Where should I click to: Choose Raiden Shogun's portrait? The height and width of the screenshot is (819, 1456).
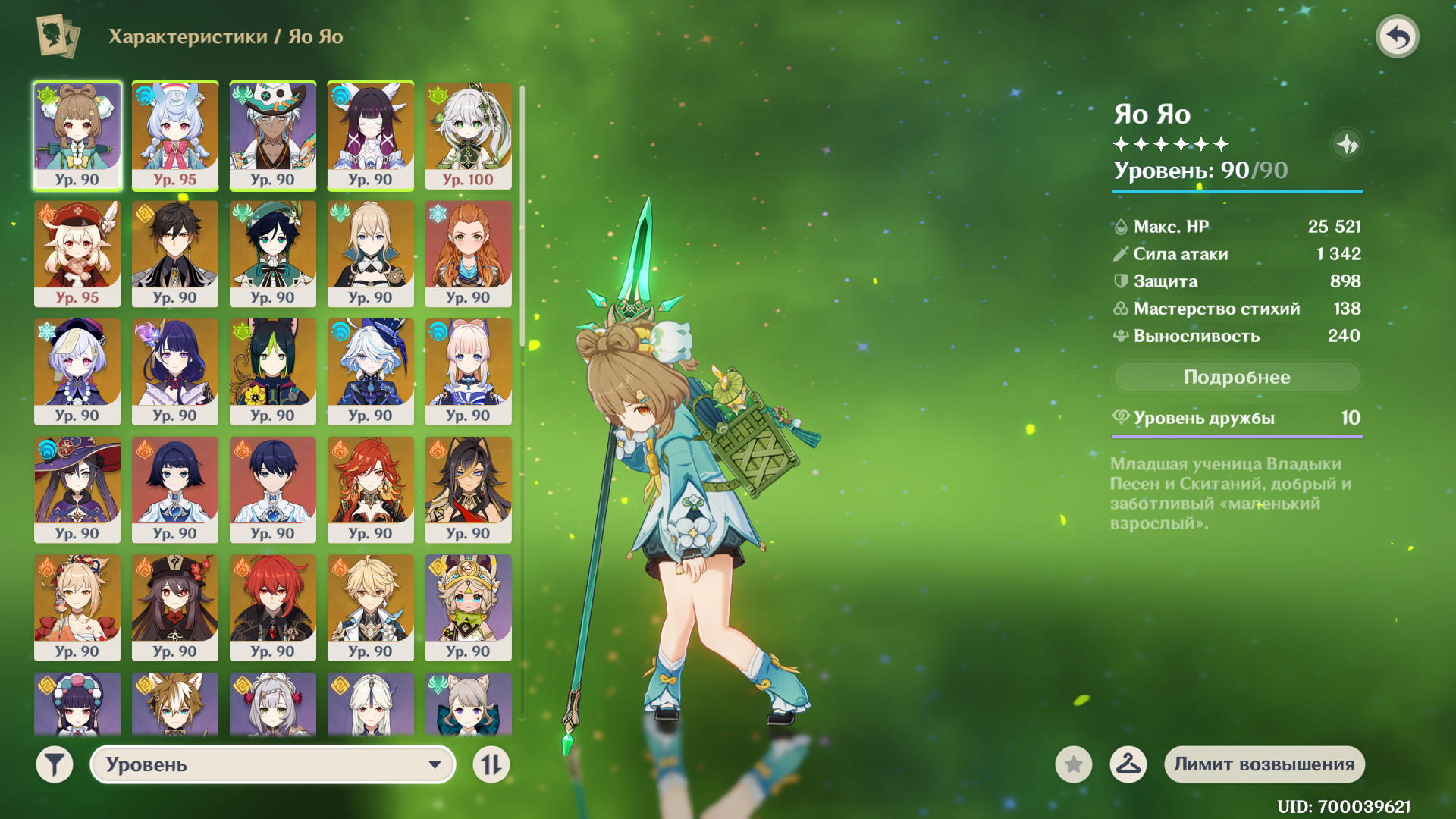[175, 371]
